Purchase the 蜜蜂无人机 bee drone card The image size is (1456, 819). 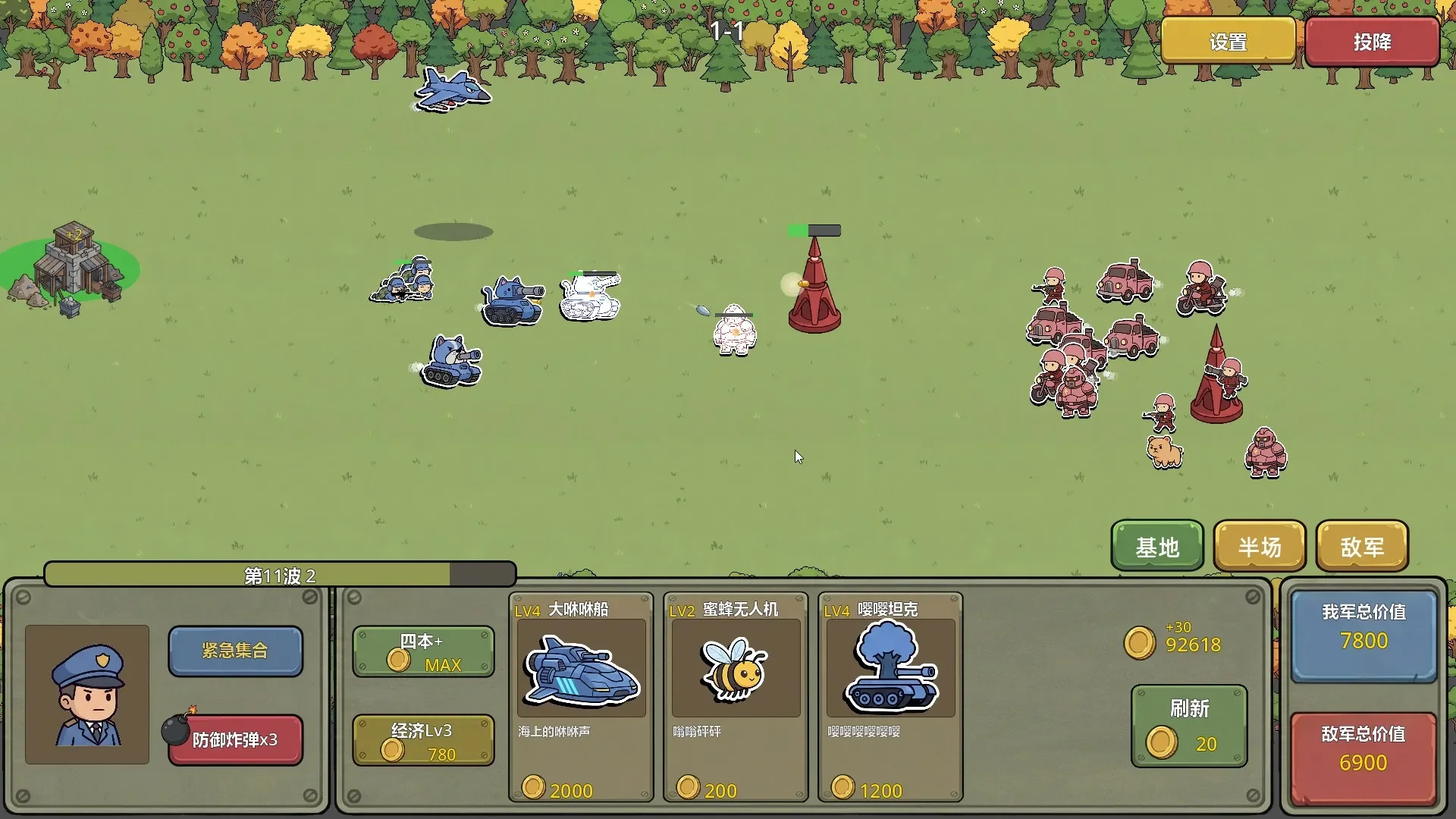[736, 696]
